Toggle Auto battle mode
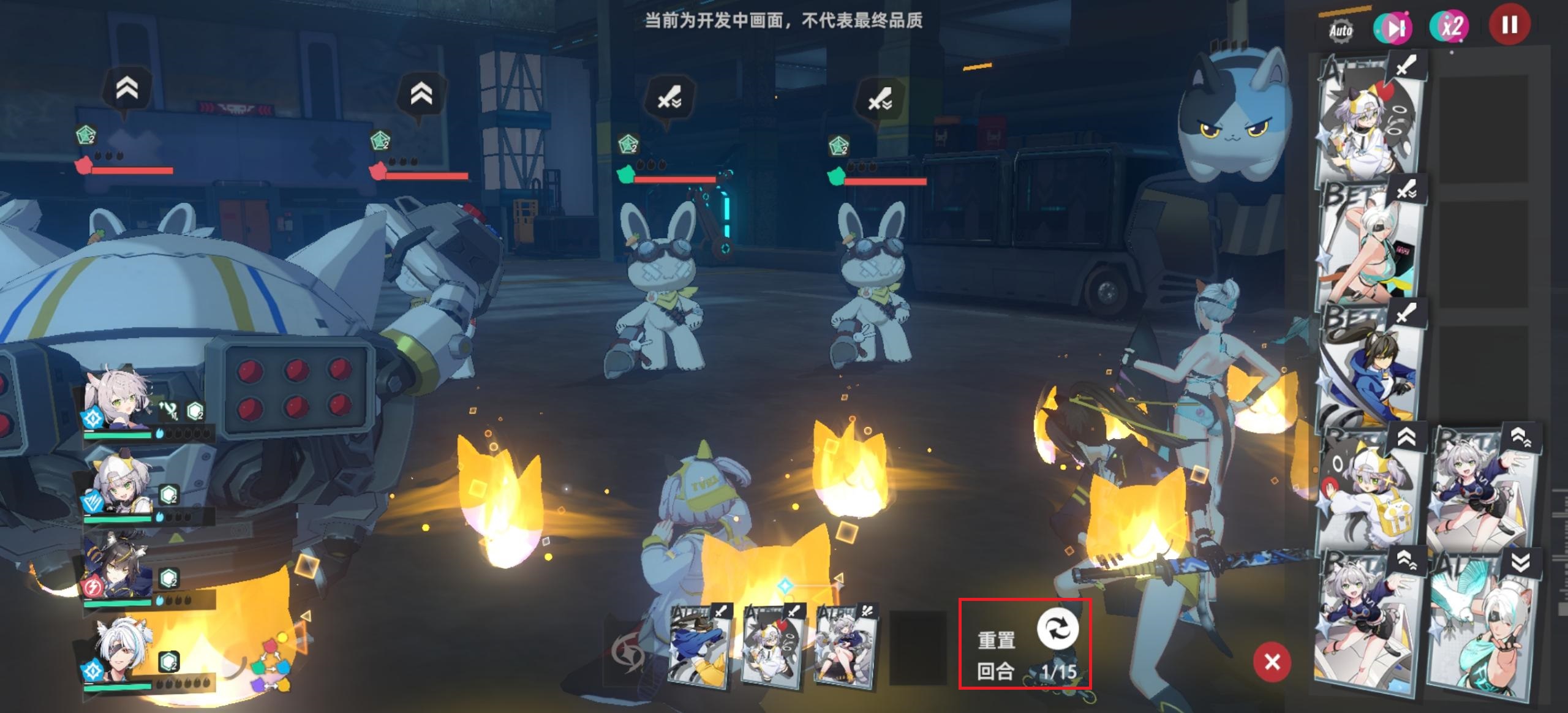This screenshot has height=713, width=1568. (1341, 30)
